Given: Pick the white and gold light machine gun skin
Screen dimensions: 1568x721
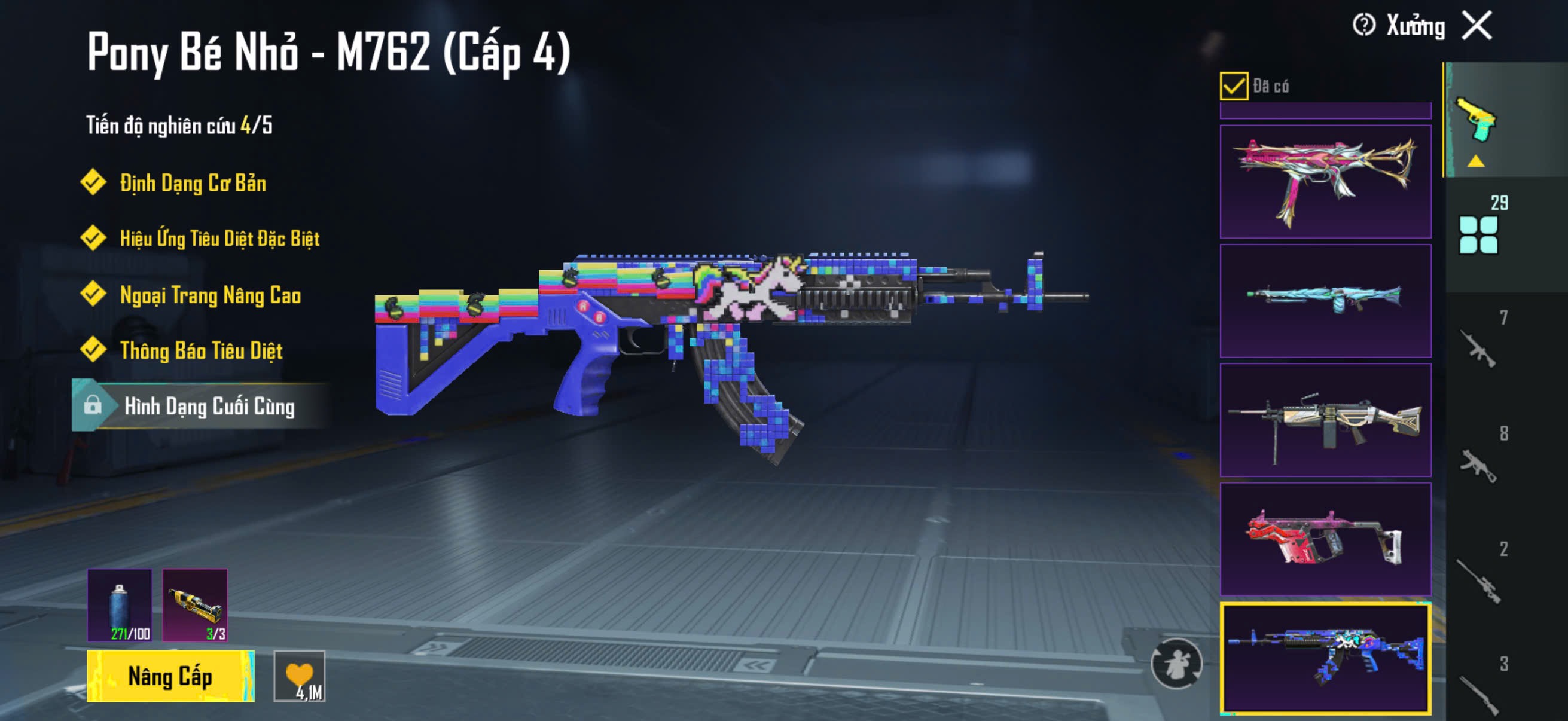Looking at the screenshot, I should (x=1325, y=420).
